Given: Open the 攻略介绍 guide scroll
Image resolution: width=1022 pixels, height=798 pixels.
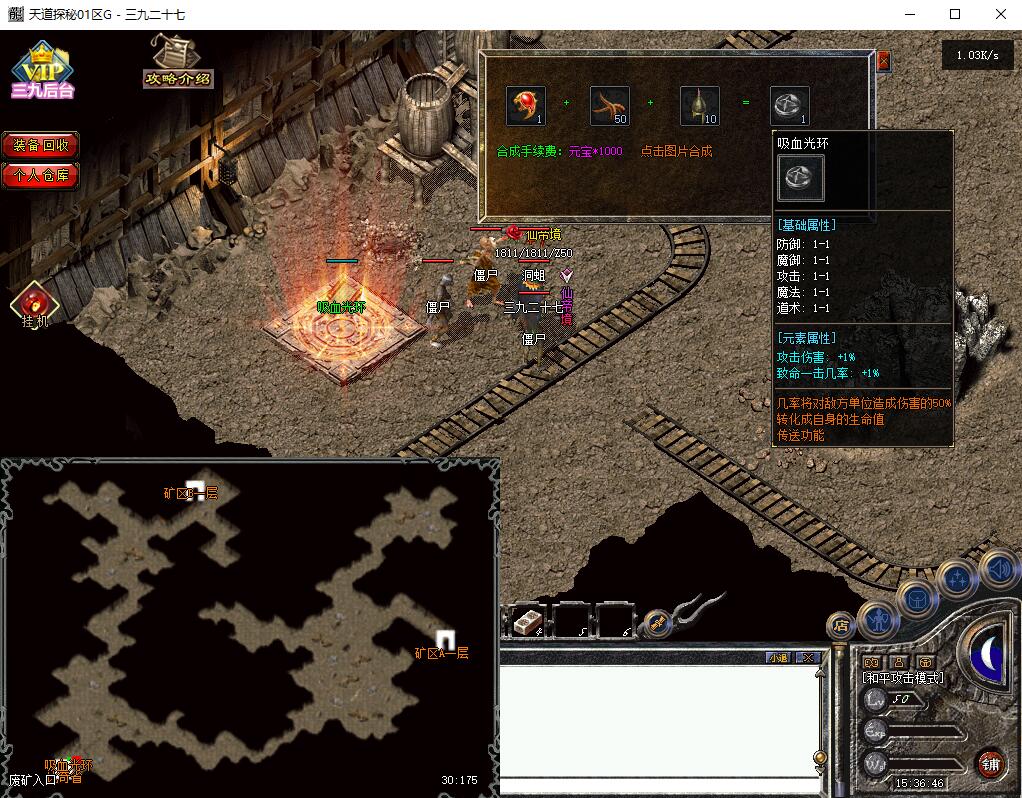Looking at the screenshot, I should (x=177, y=63).
